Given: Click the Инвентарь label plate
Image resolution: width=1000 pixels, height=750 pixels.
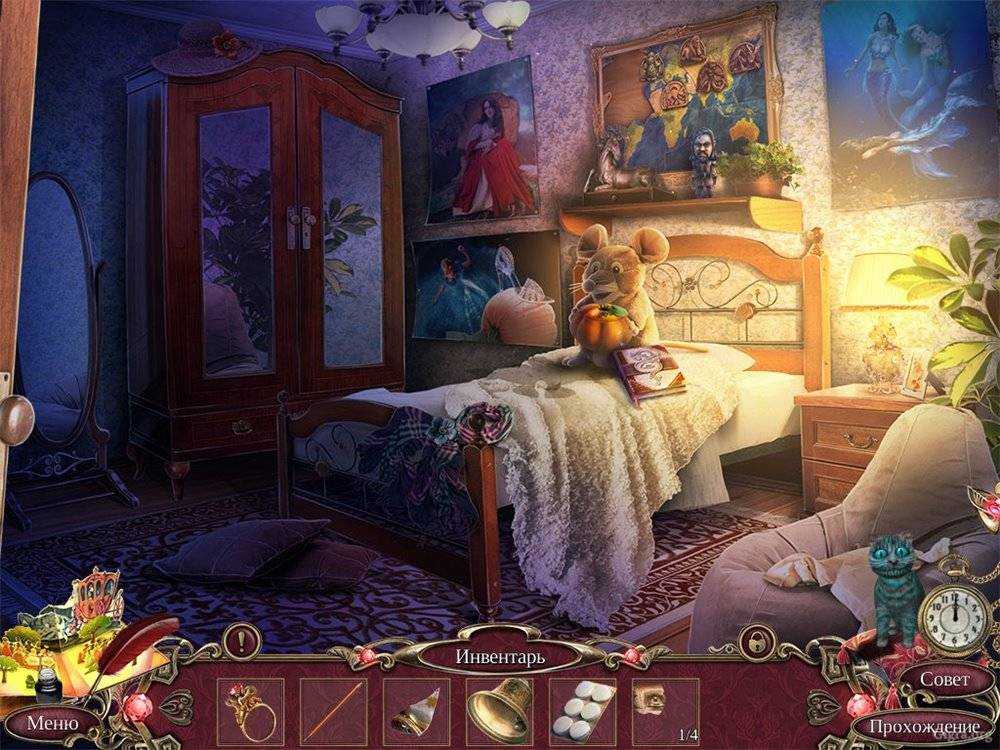Looking at the screenshot, I should [x=500, y=657].
